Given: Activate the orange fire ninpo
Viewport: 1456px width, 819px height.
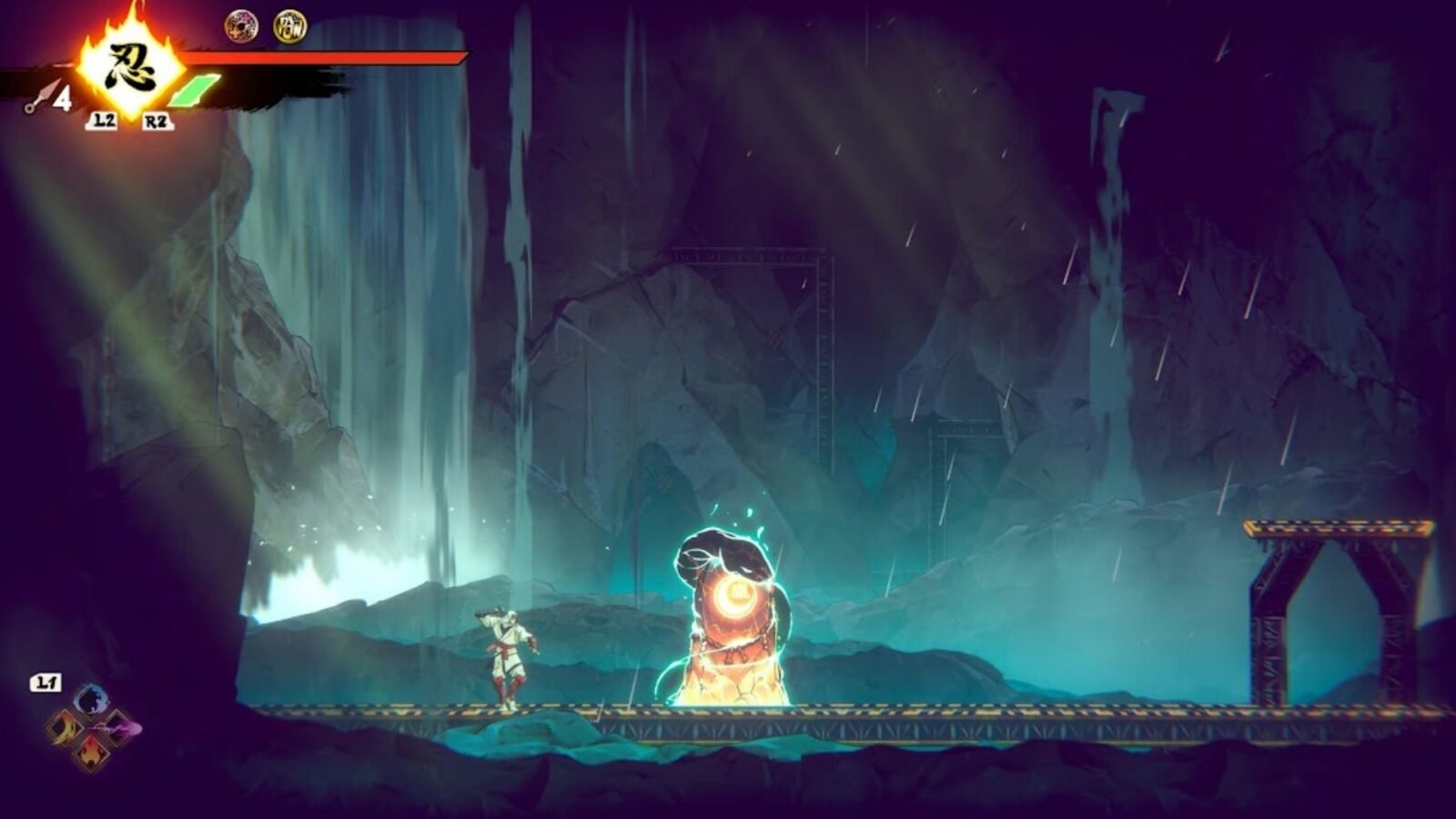Looking at the screenshot, I should click(91, 753).
